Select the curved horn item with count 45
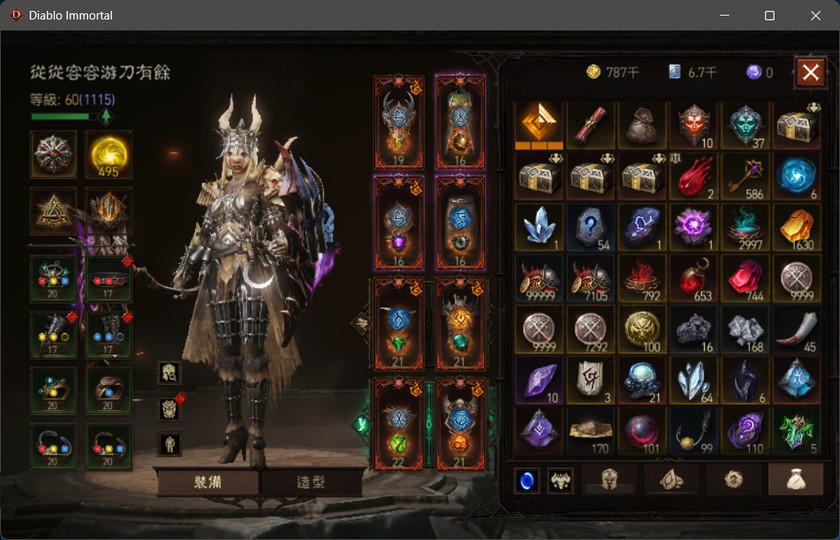The image size is (840, 540). [x=796, y=329]
